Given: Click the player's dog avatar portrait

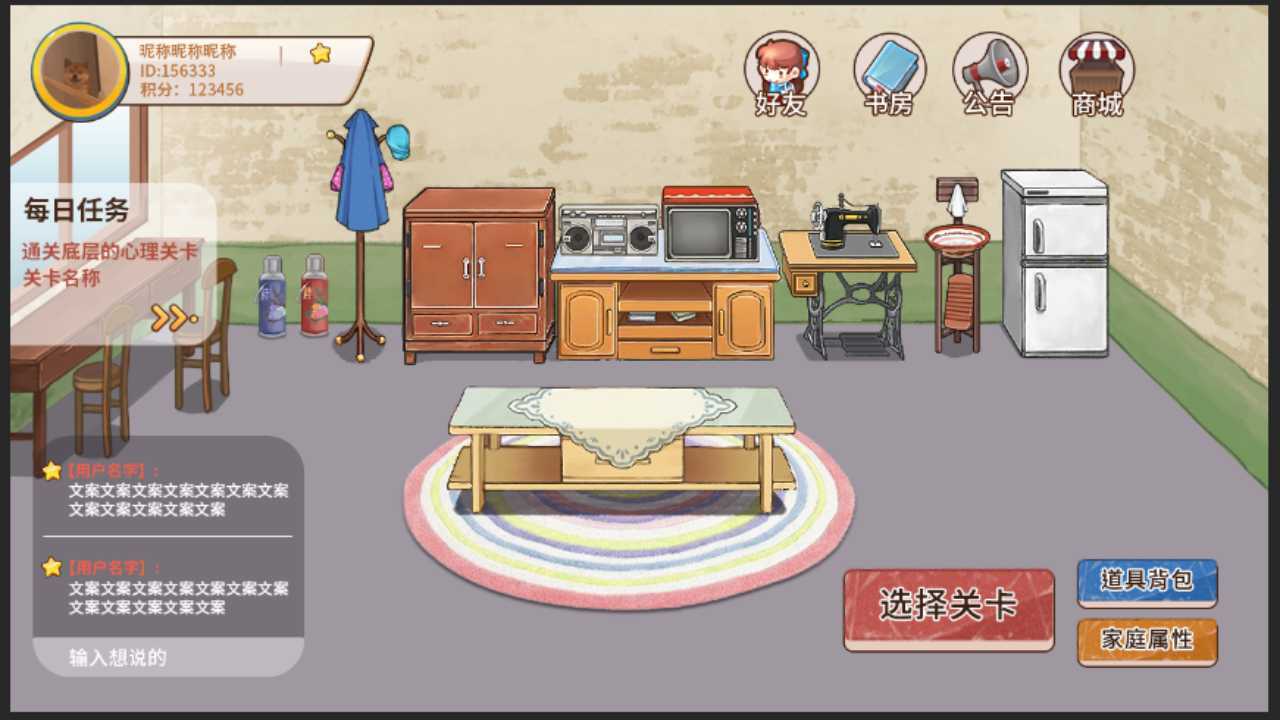Looking at the screenshot, I should 80,72.
